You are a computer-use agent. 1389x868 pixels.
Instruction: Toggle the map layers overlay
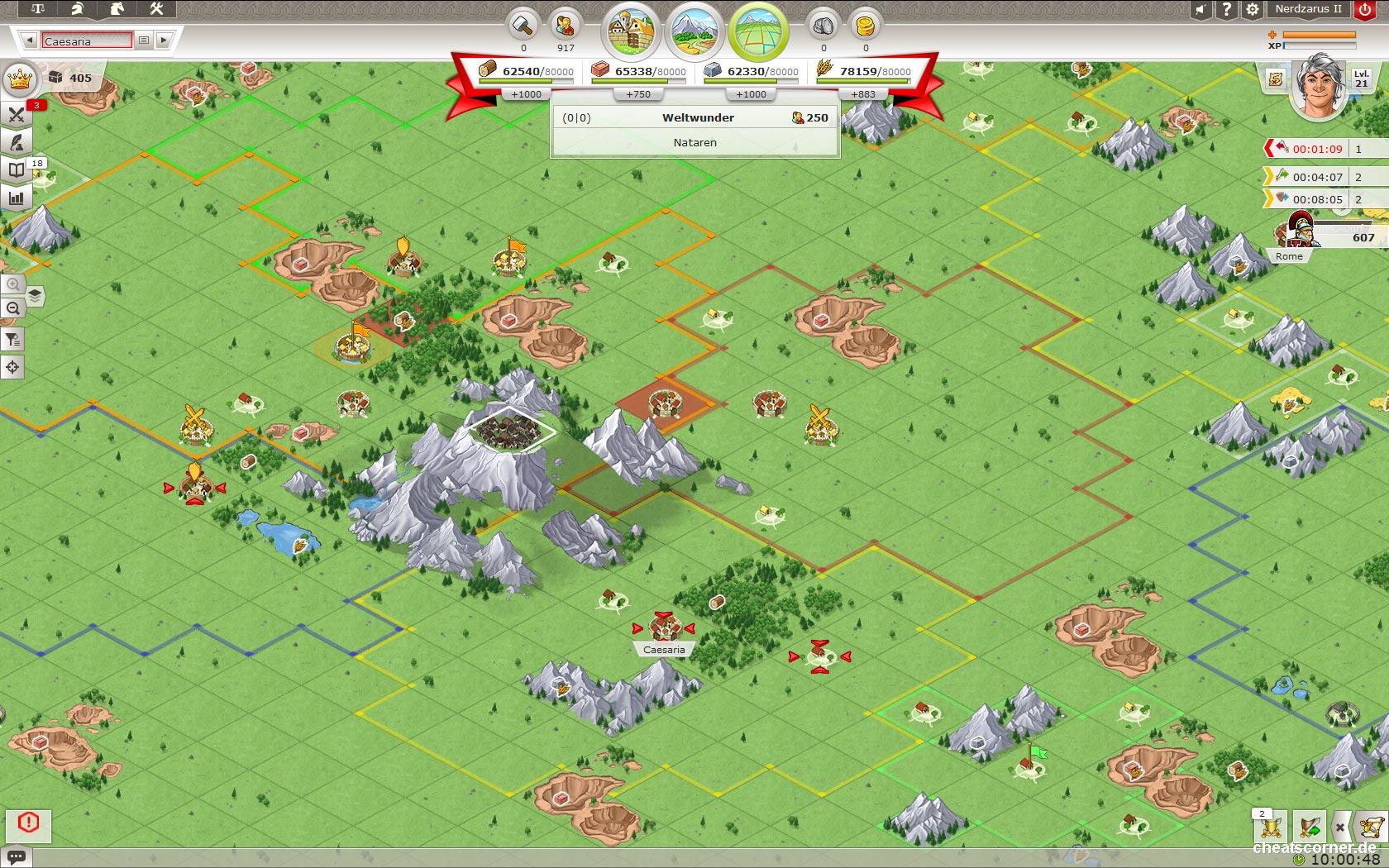[33, 296]
